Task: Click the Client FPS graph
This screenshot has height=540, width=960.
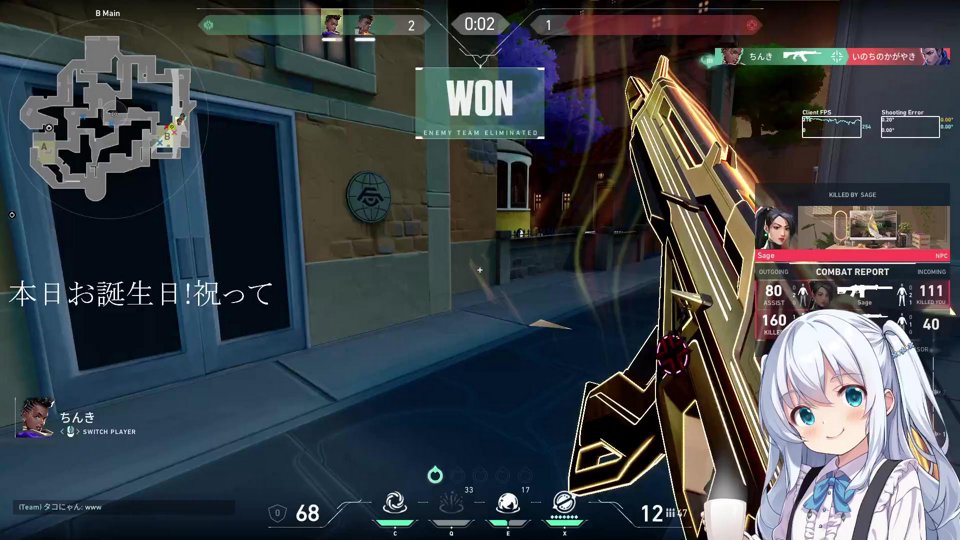Action: (x=830, y=126)
